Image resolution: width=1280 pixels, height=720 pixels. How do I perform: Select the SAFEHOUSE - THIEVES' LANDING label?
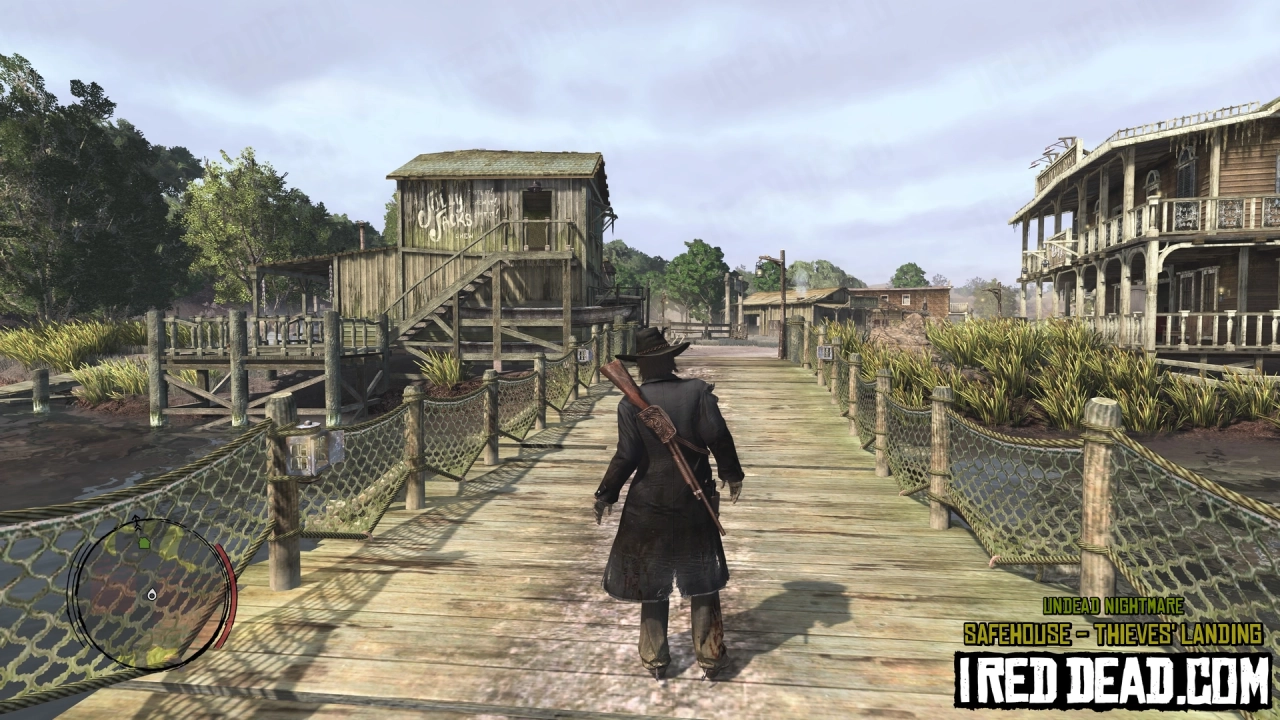click(1111, 631)
